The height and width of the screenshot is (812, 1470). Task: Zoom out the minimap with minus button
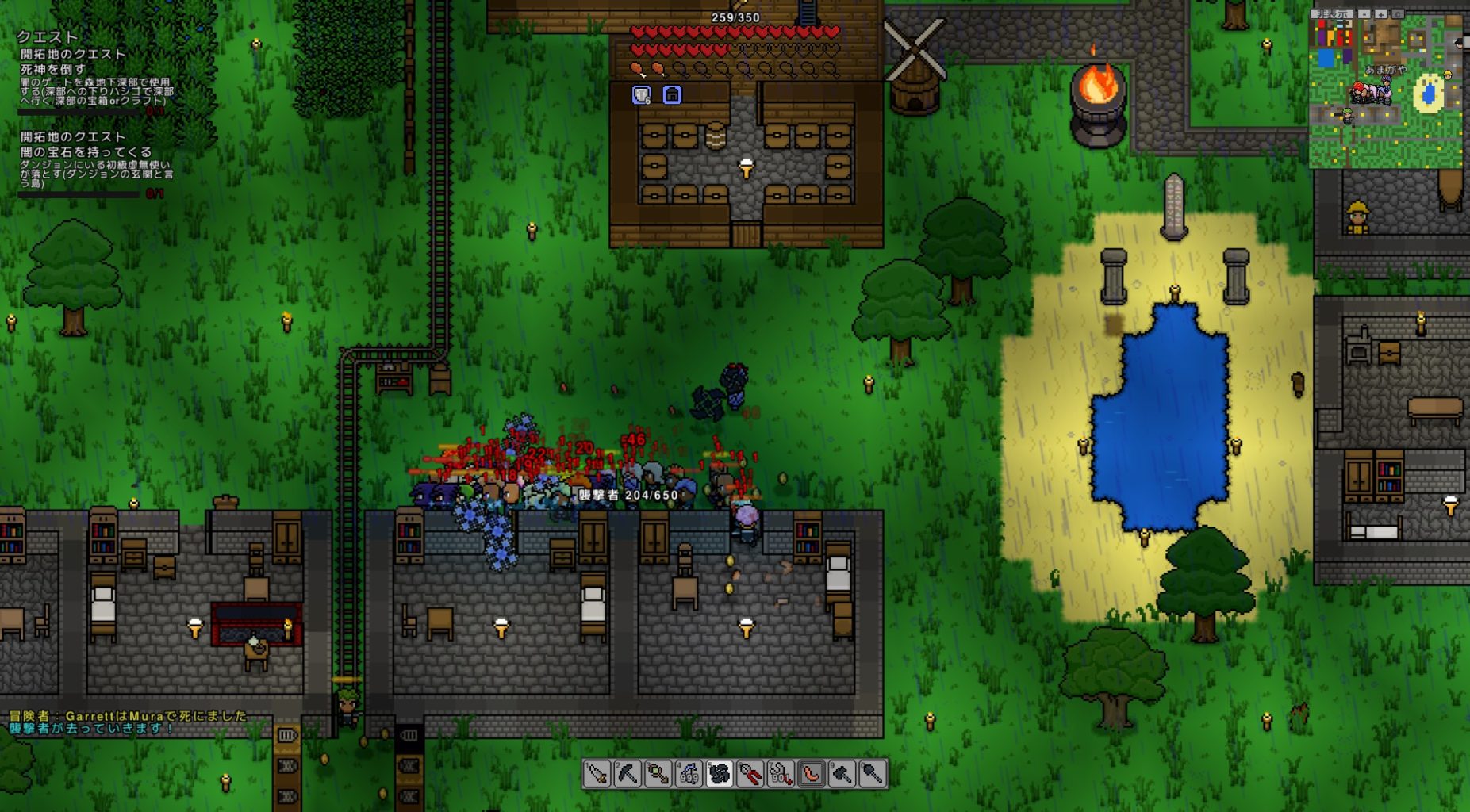(x=1364, y=13)
